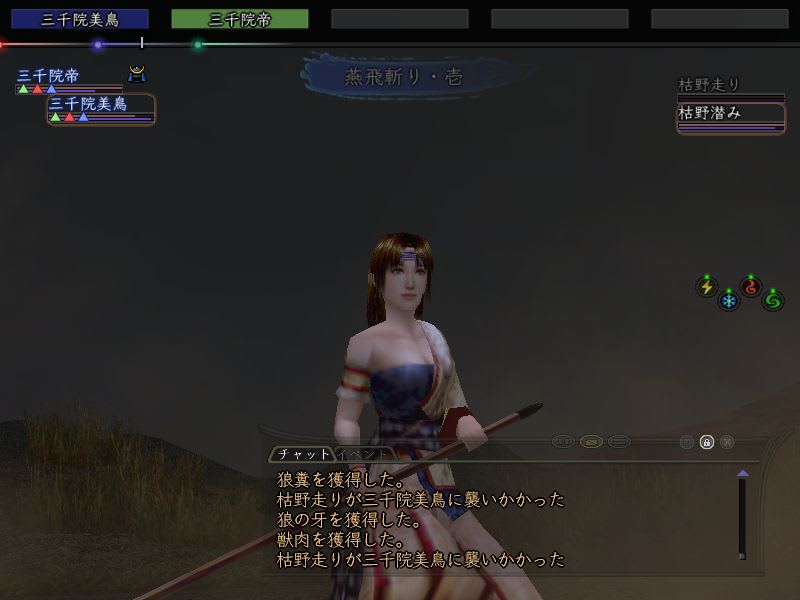The height and width of the screenshot is (600, 800).
Task: Choose party member 三千院帝 in the party list
Action: tap(48, 76)
